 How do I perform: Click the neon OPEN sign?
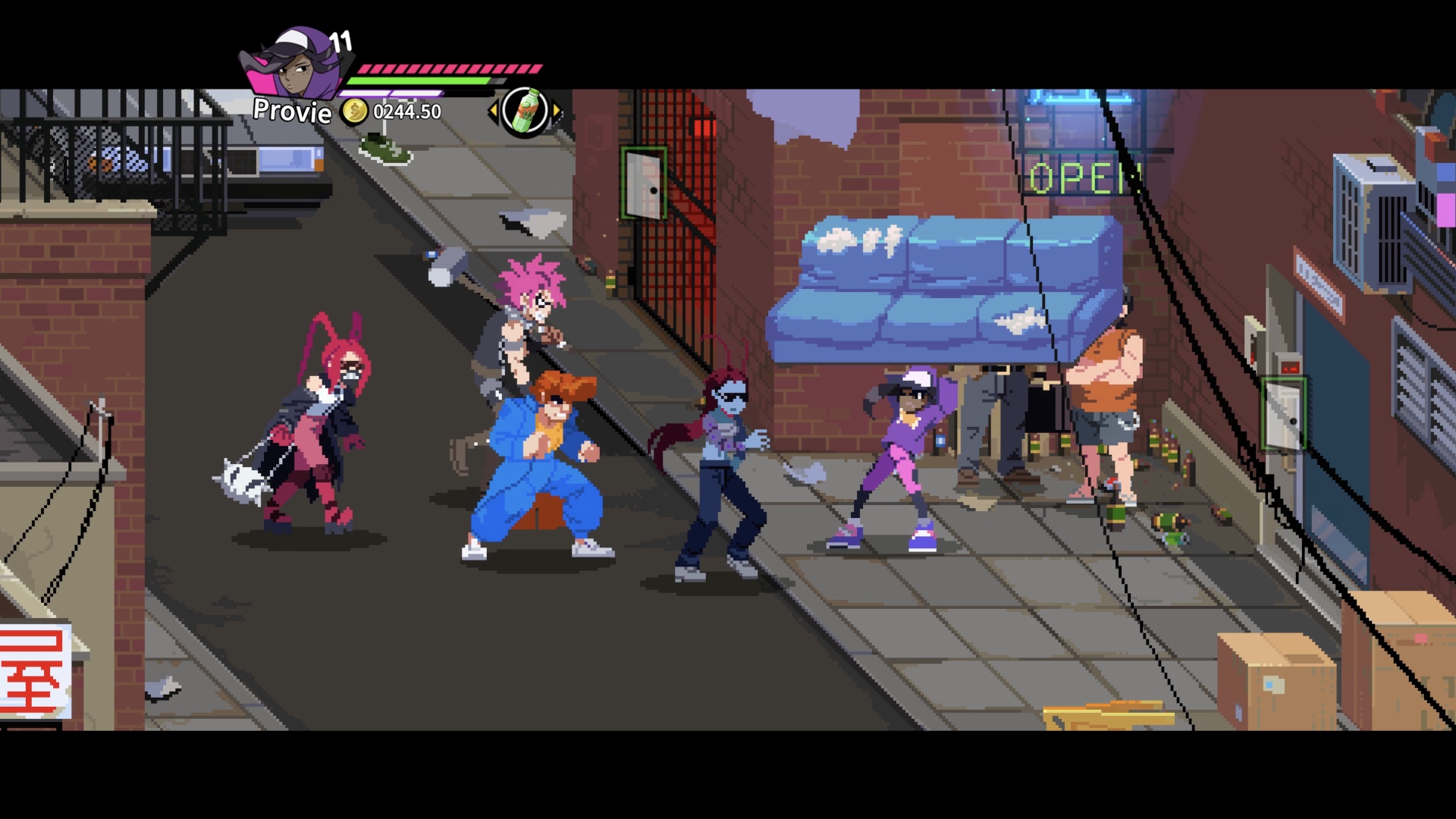click(1084, 174)
